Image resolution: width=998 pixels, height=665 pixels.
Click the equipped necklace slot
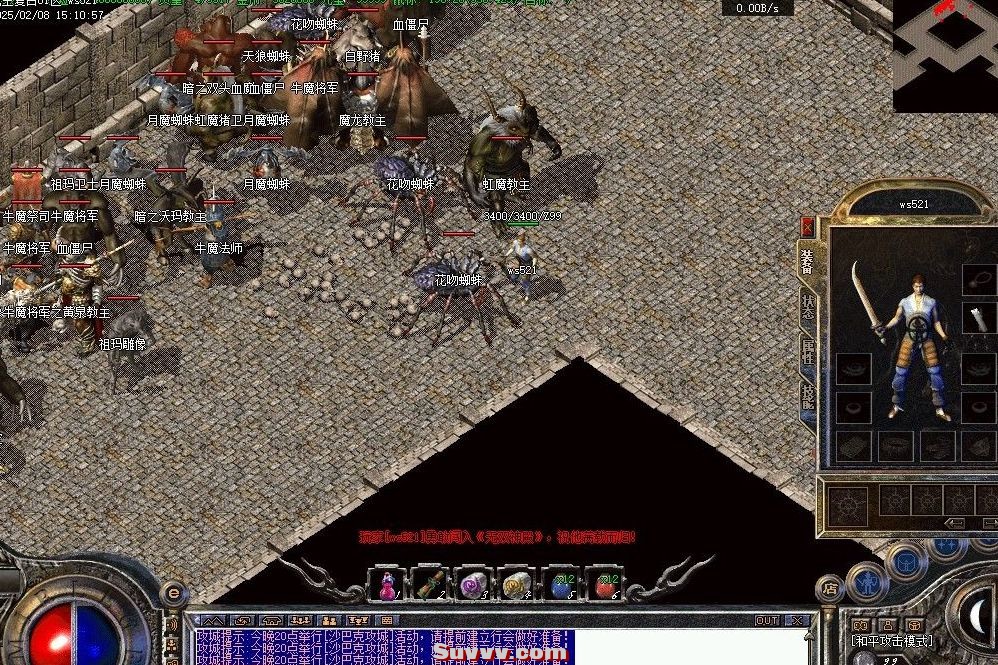pyautogui.click(x=978, y=279)
